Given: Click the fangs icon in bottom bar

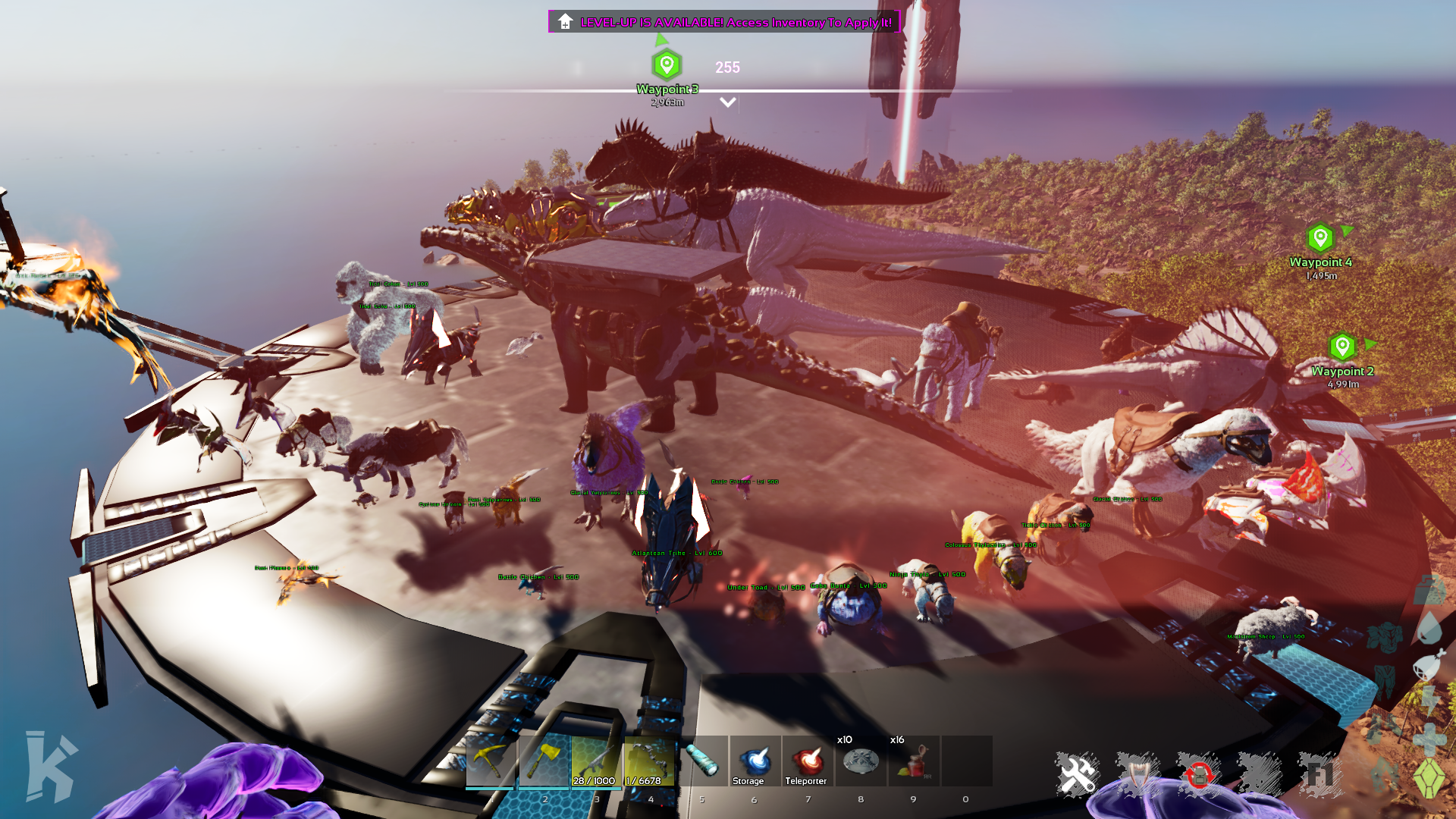Looking at the screenshot, I should (1137, 775).
